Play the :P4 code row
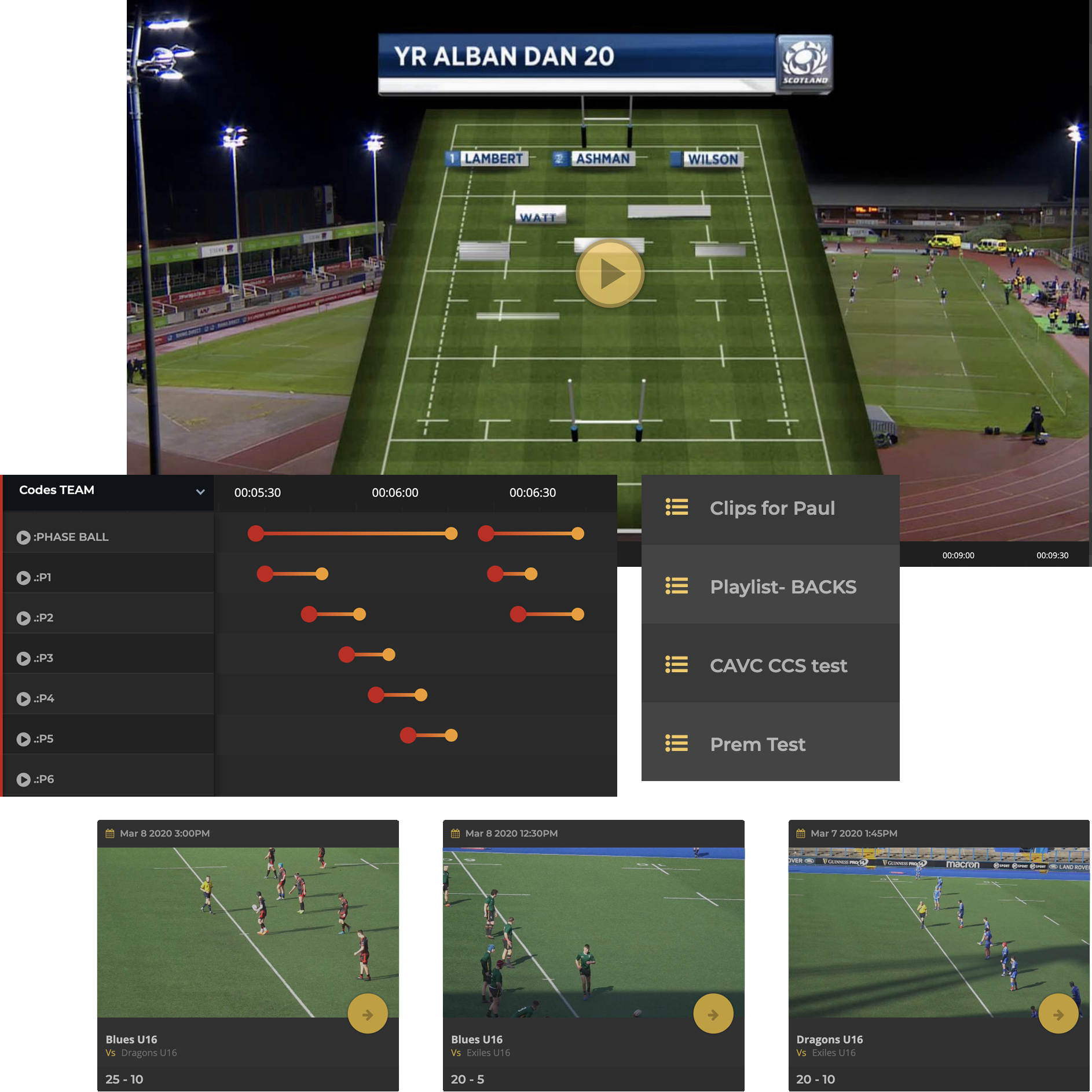Image resolution: width=1092 pixels, height=1092 pixels. point(23,699)
